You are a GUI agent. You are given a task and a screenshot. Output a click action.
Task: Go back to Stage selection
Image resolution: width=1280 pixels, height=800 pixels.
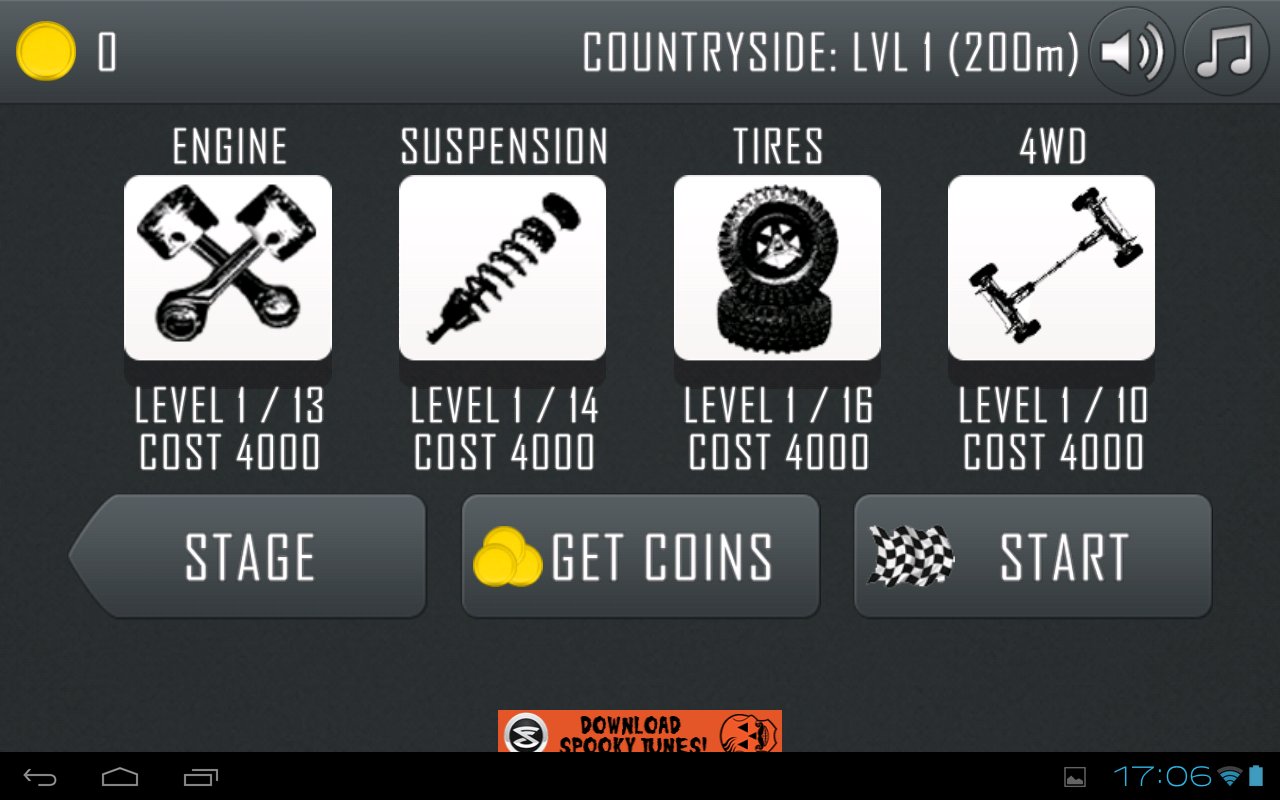pyautogui.click(x=250, y=556)
